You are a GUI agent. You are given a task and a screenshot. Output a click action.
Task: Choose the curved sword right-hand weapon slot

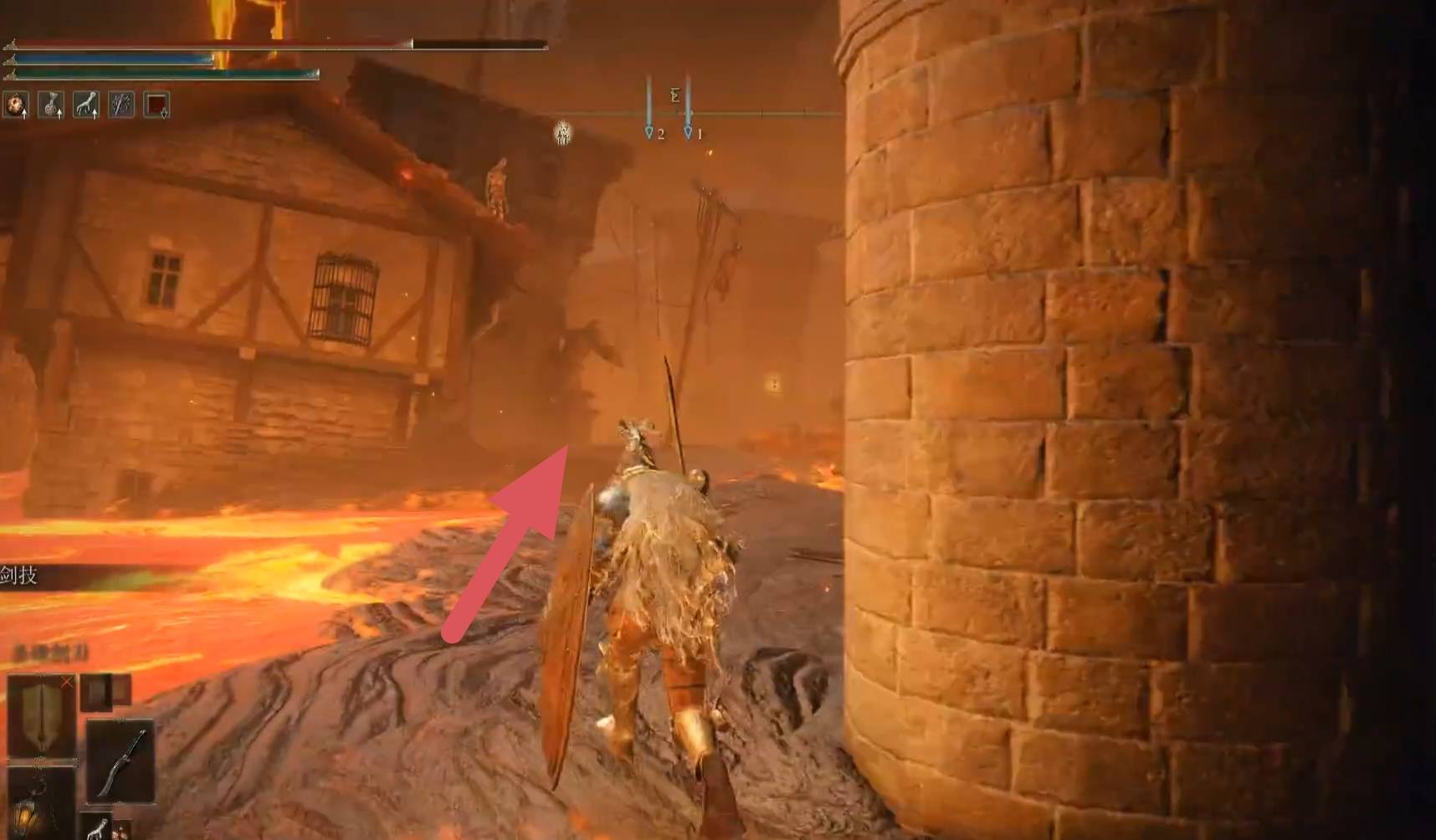121,762
